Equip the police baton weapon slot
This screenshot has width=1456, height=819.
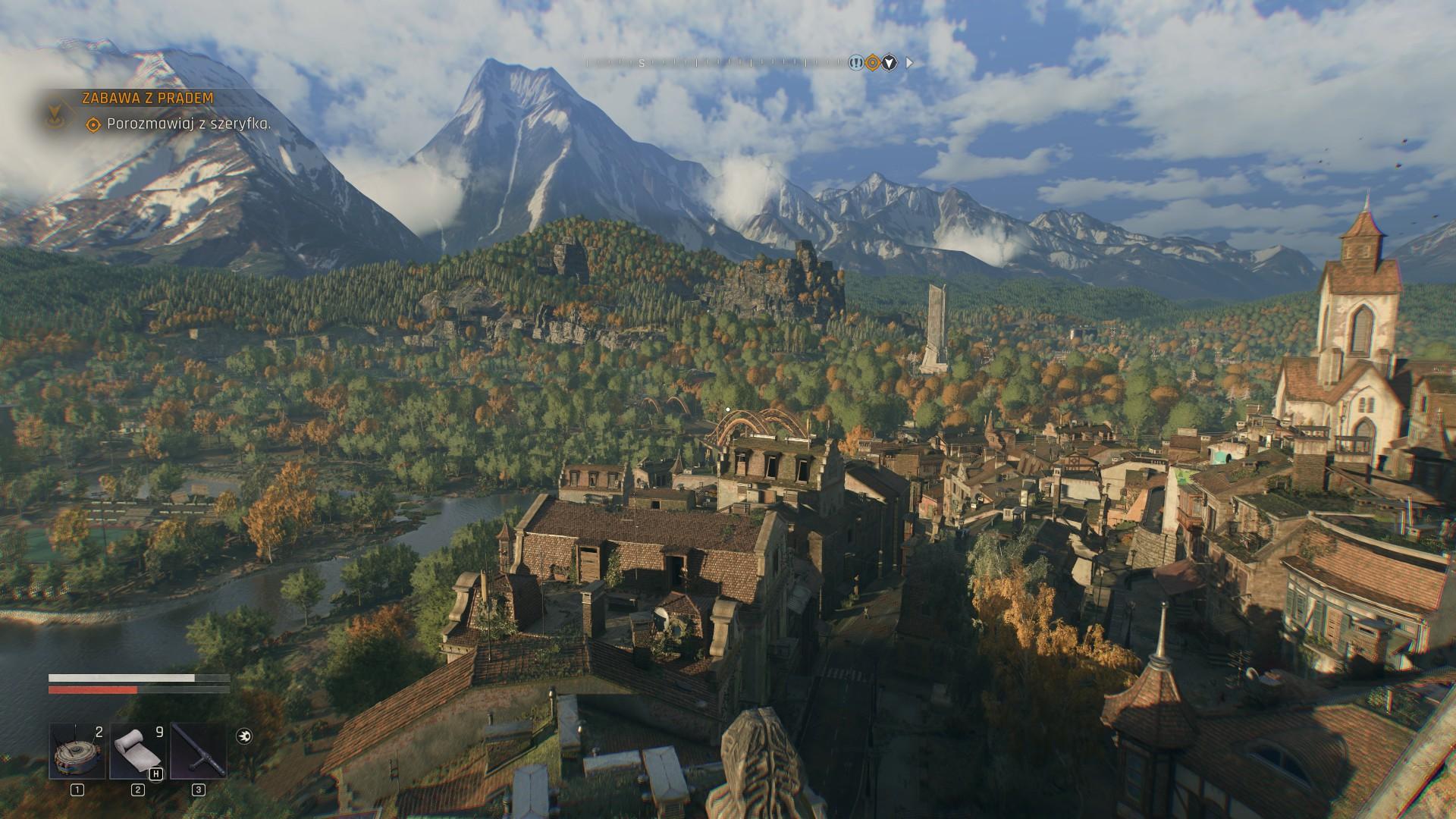point(198,752)
